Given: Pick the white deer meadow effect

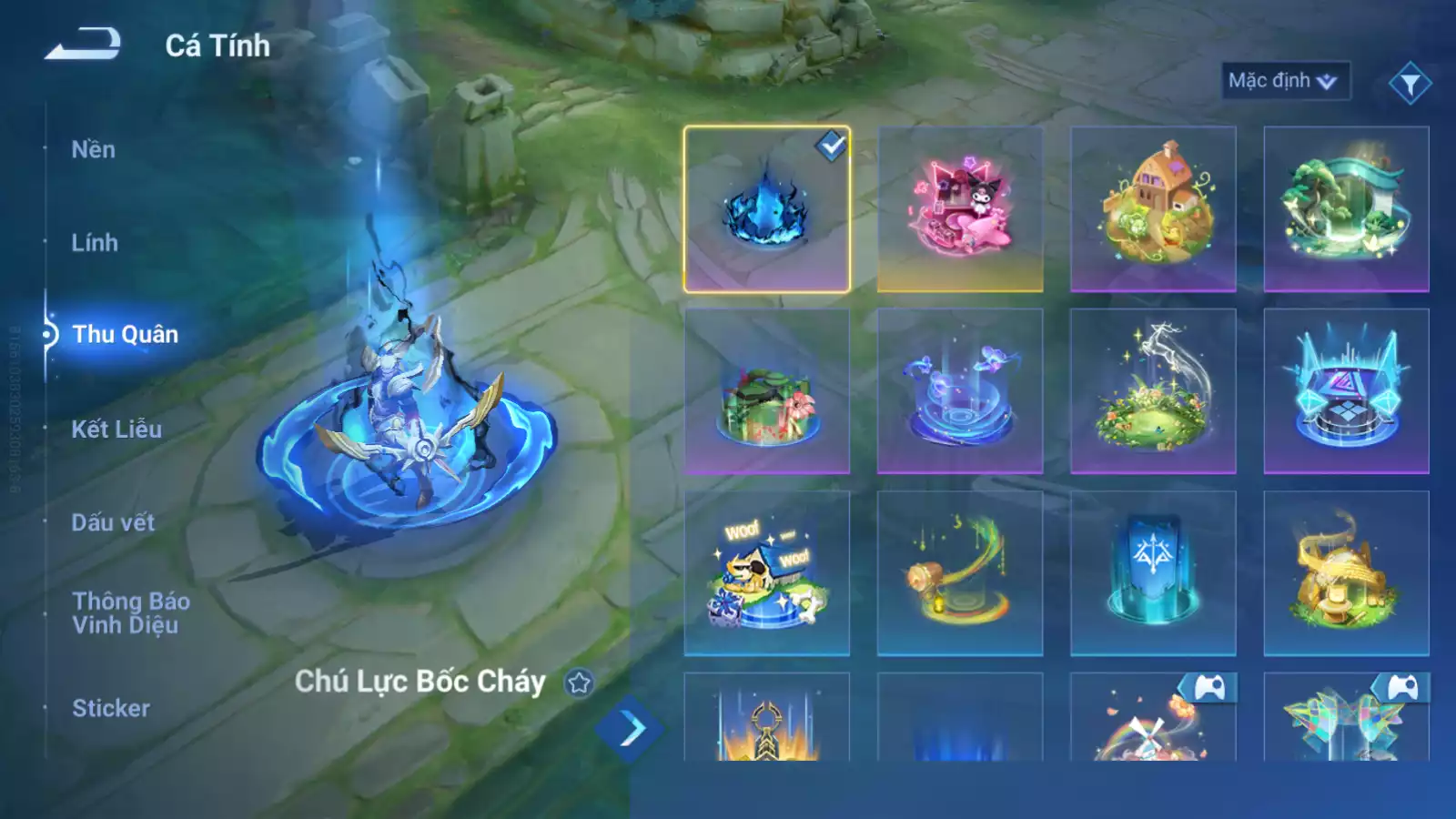Looking at the screenshot, I should (1153, 391).
